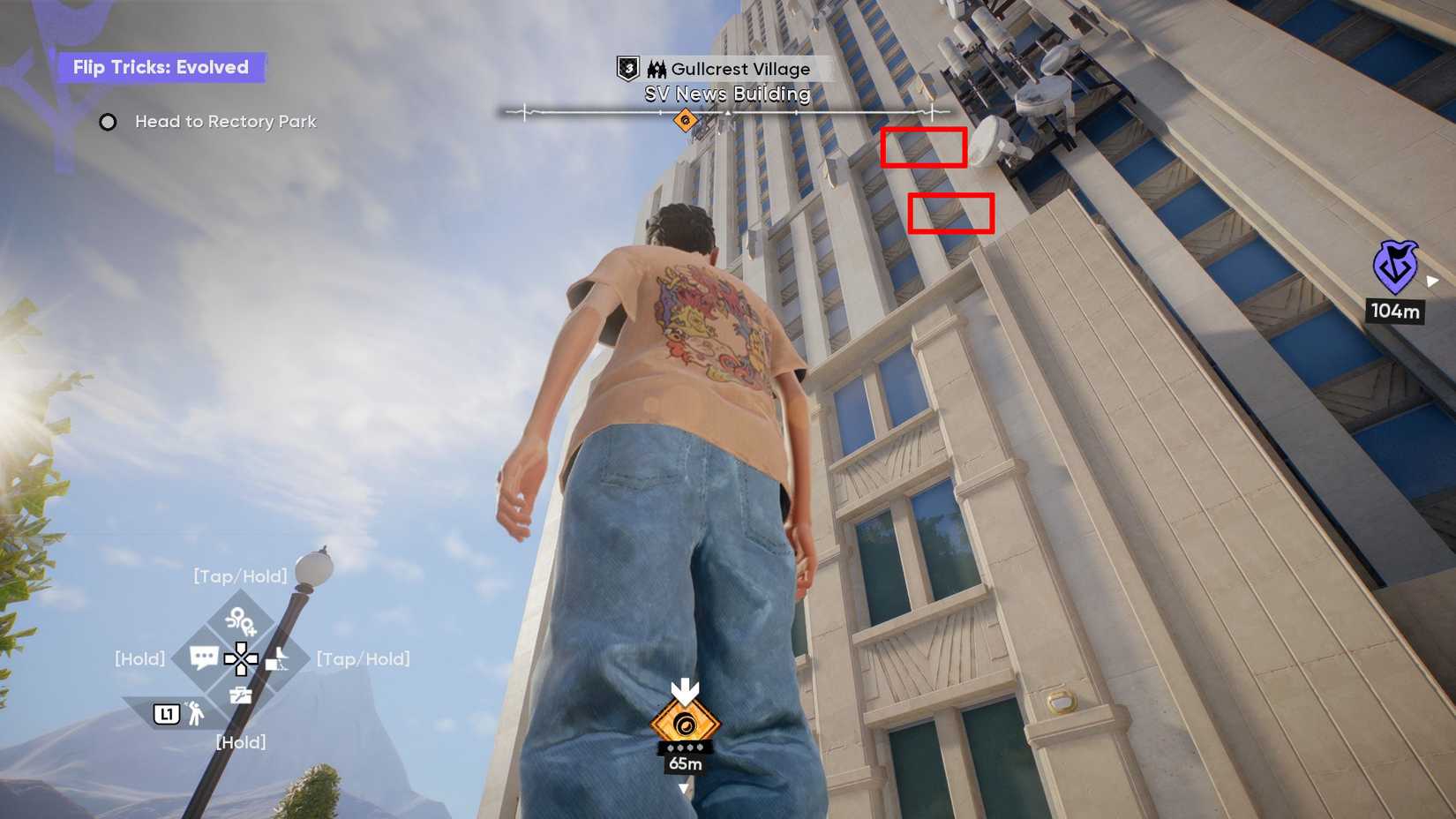Click the threat level 3 shield icon
1456x819 pixels.
coord(627,68)
